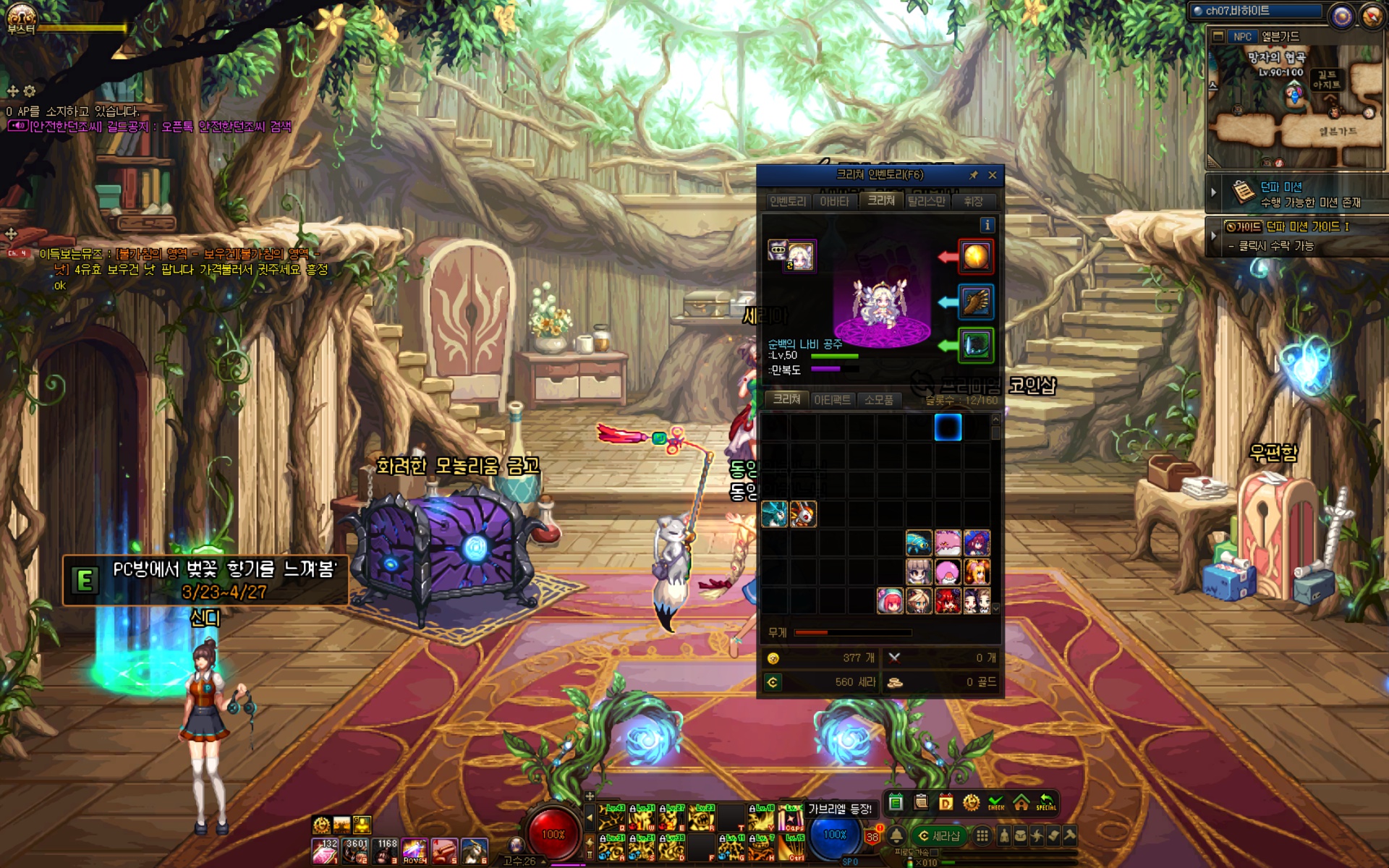Show the 아티팩트 sub-tab
This screenshot has width=1389, height=868.
pyautogui.click(x=832, y=399)
